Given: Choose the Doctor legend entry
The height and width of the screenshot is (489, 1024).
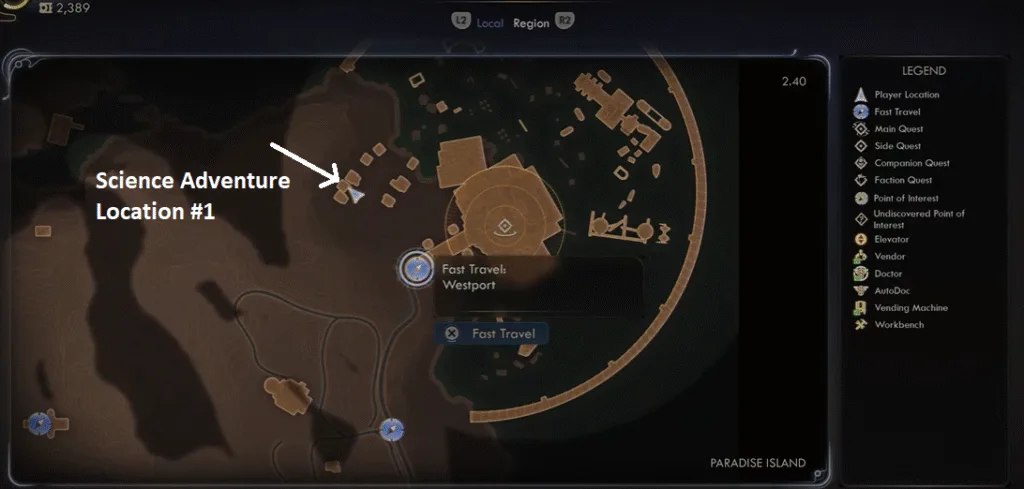Looking at the screenshot, I should click(888, 273).
